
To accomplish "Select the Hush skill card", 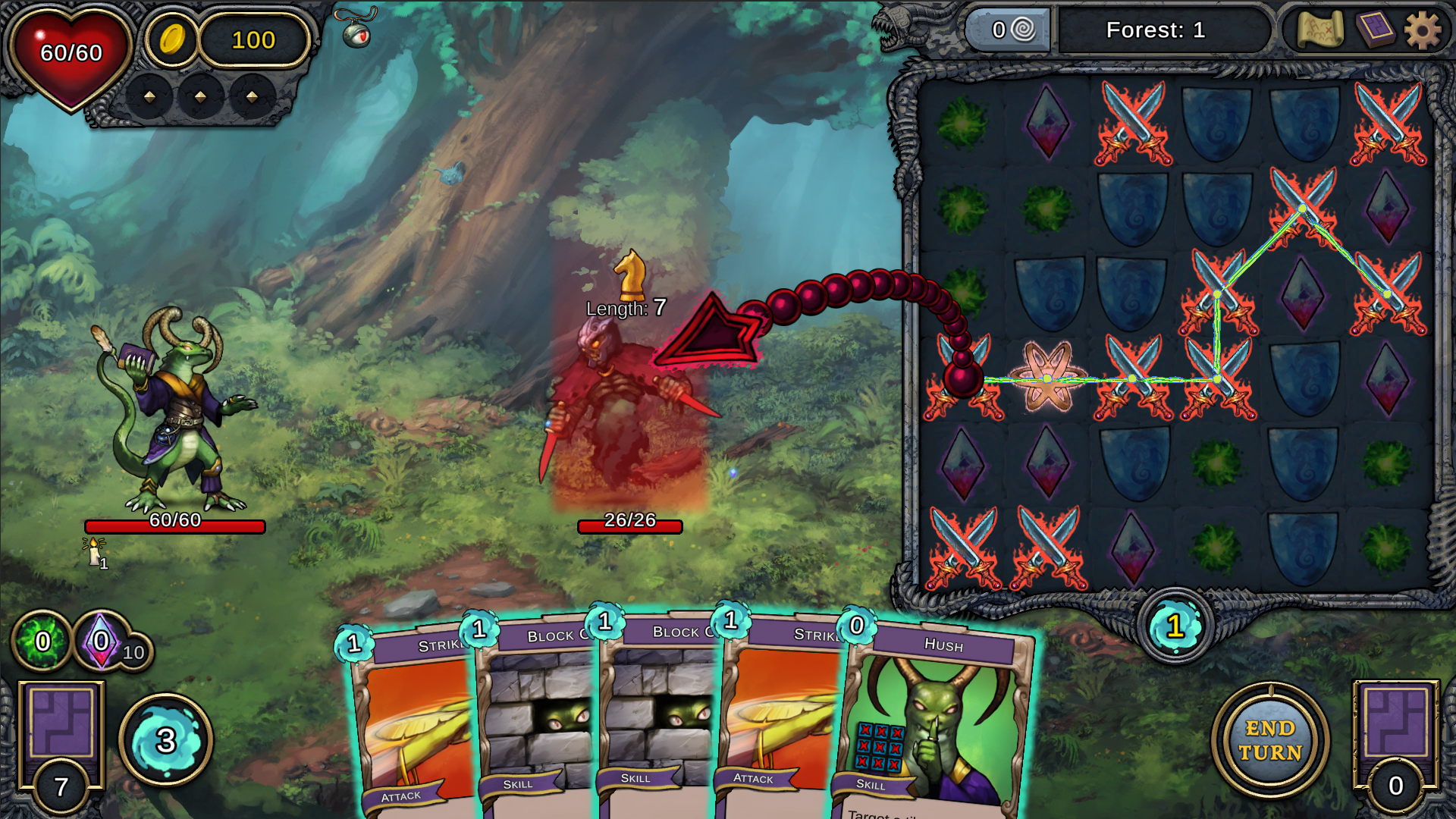I will click(x=937, y=720).
